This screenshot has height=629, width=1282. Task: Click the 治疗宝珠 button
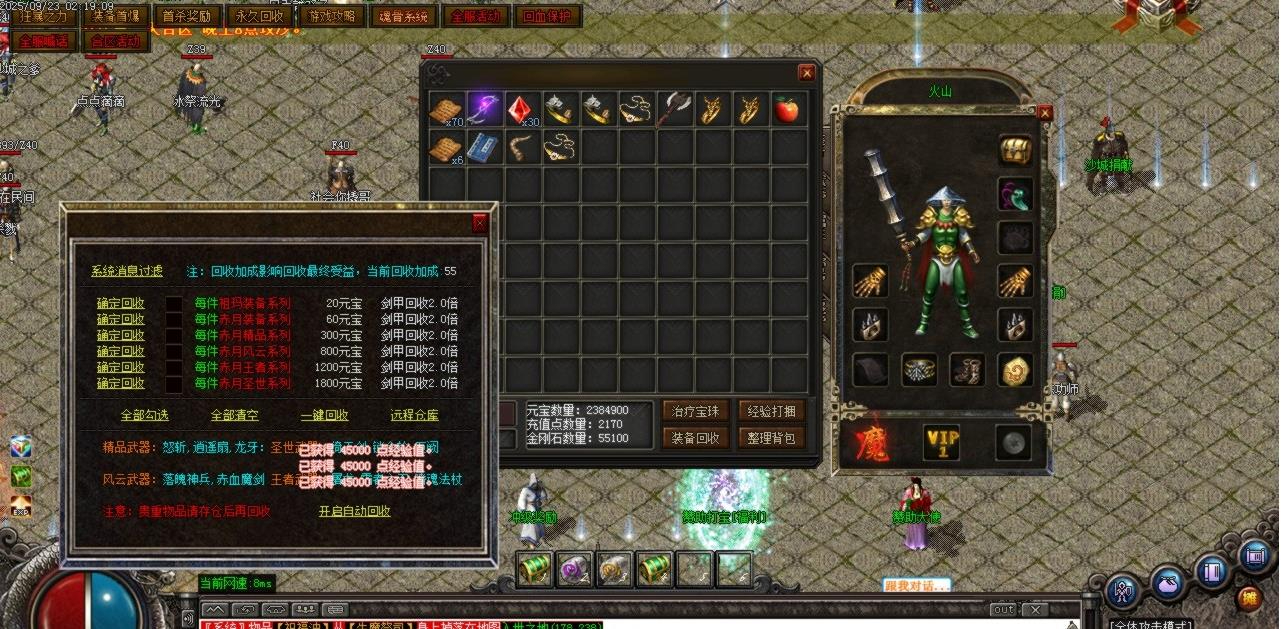pyautogui.click(x=695, y=411)
